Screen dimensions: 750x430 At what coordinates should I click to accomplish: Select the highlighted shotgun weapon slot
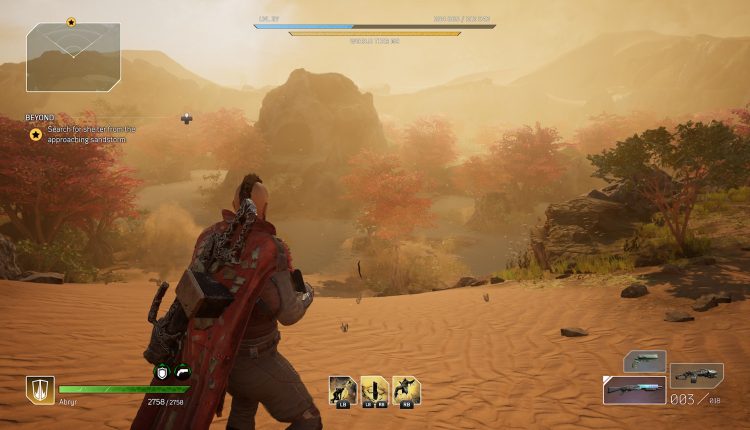click(634, 390)
